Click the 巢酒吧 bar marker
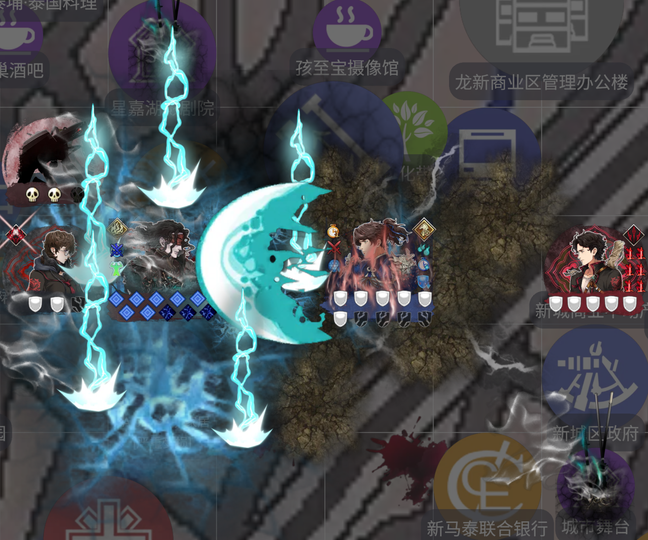 coord(18,40)
